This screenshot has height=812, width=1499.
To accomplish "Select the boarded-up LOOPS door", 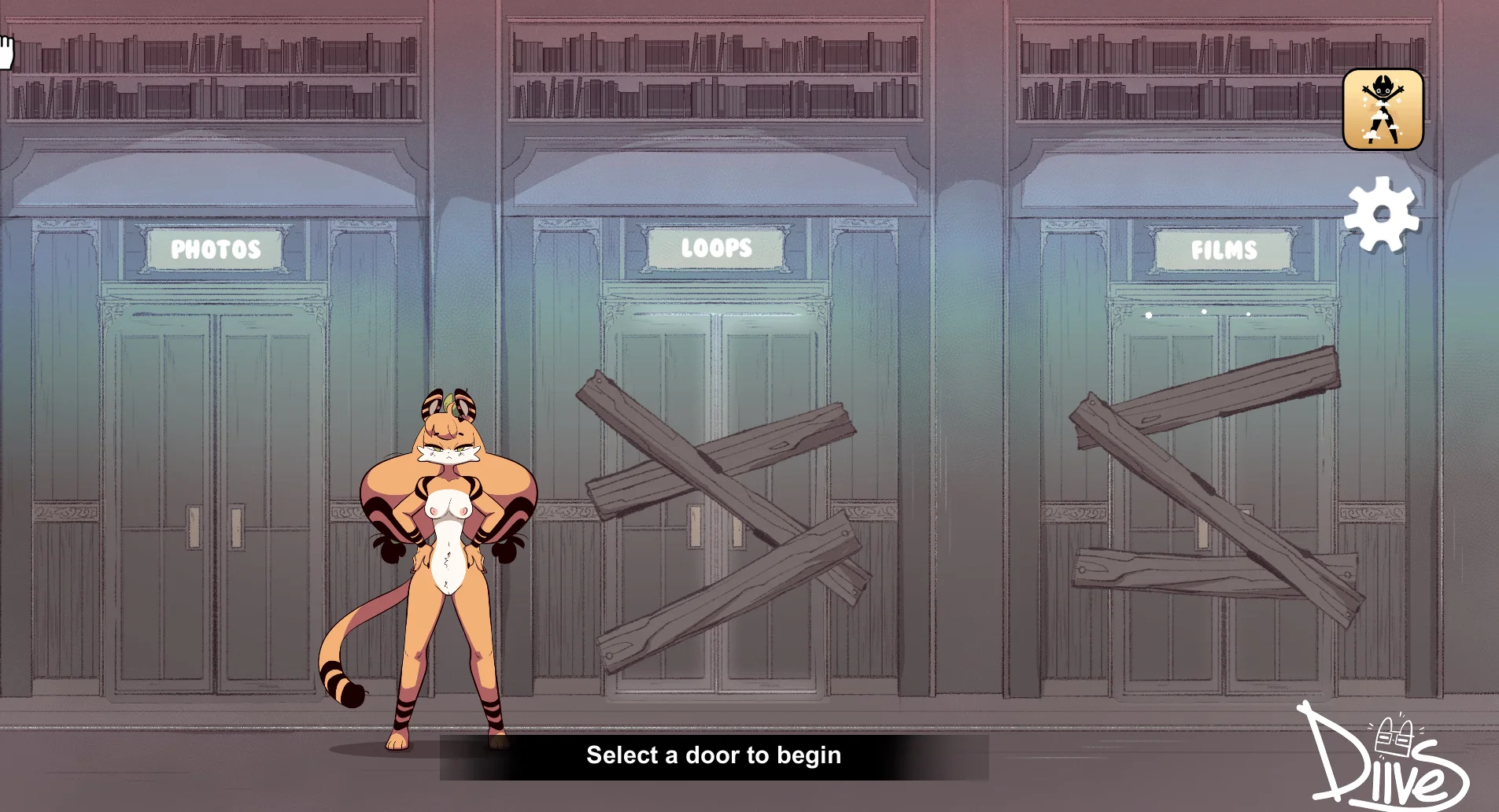I will click(x=716, y=504).
